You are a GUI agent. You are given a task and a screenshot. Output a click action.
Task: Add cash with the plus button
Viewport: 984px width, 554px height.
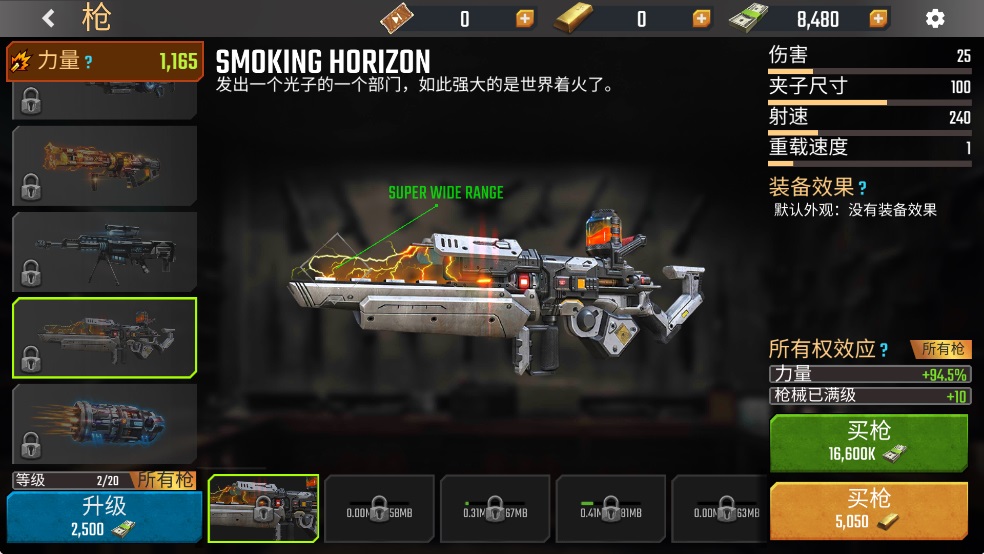[878, 18]
